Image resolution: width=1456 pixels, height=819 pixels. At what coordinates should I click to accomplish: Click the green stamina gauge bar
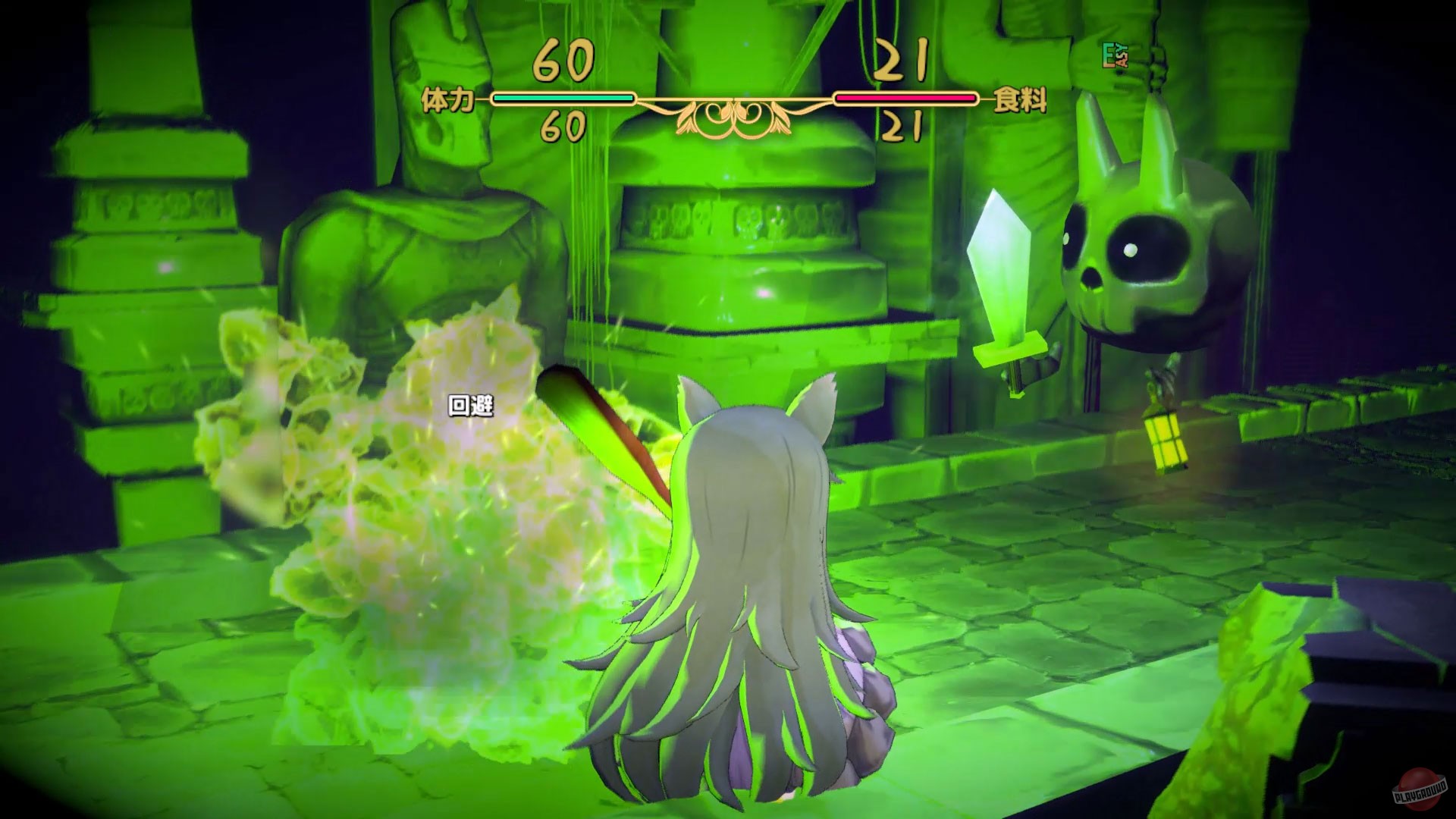(561, 97)
